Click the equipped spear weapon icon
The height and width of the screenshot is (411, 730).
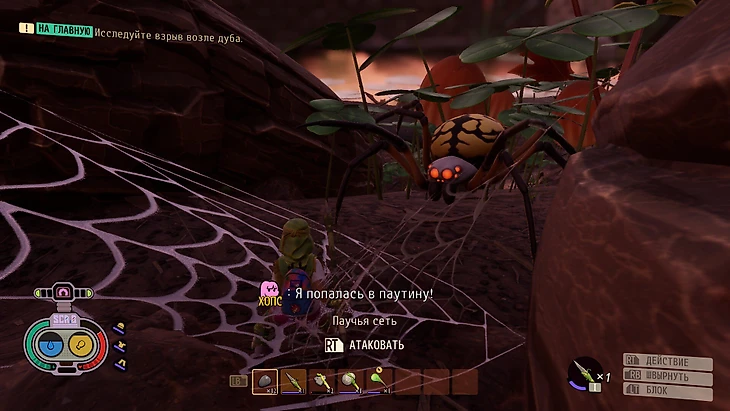pyautogui.click(x=581, y=373)
